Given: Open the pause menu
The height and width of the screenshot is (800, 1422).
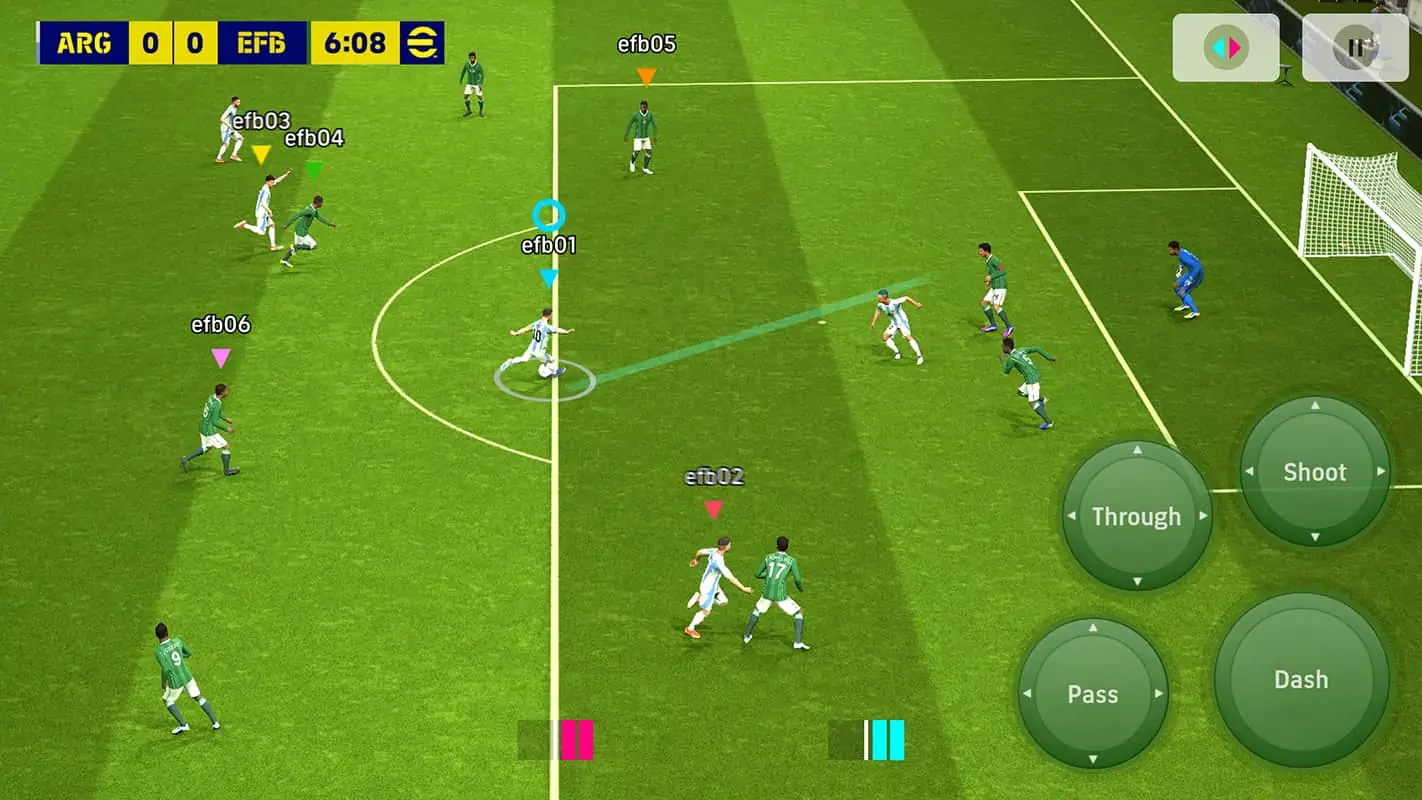Looking at the screenshot, I should click(x=1356, y=45).
